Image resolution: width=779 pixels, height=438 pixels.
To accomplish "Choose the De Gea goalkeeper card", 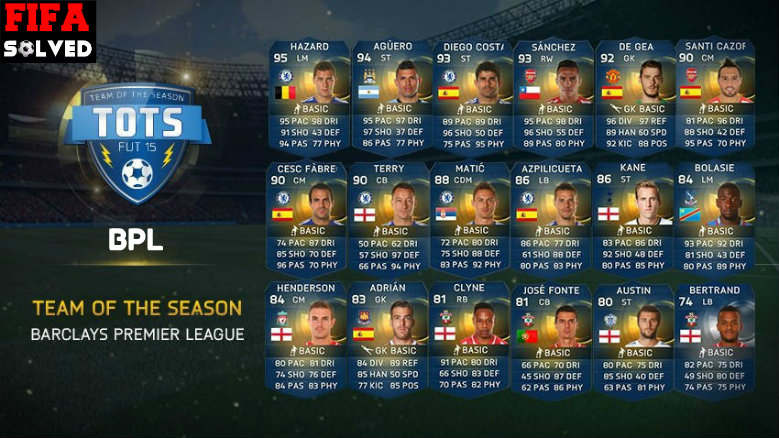I will pyautogui.click(x=634, y=95).
